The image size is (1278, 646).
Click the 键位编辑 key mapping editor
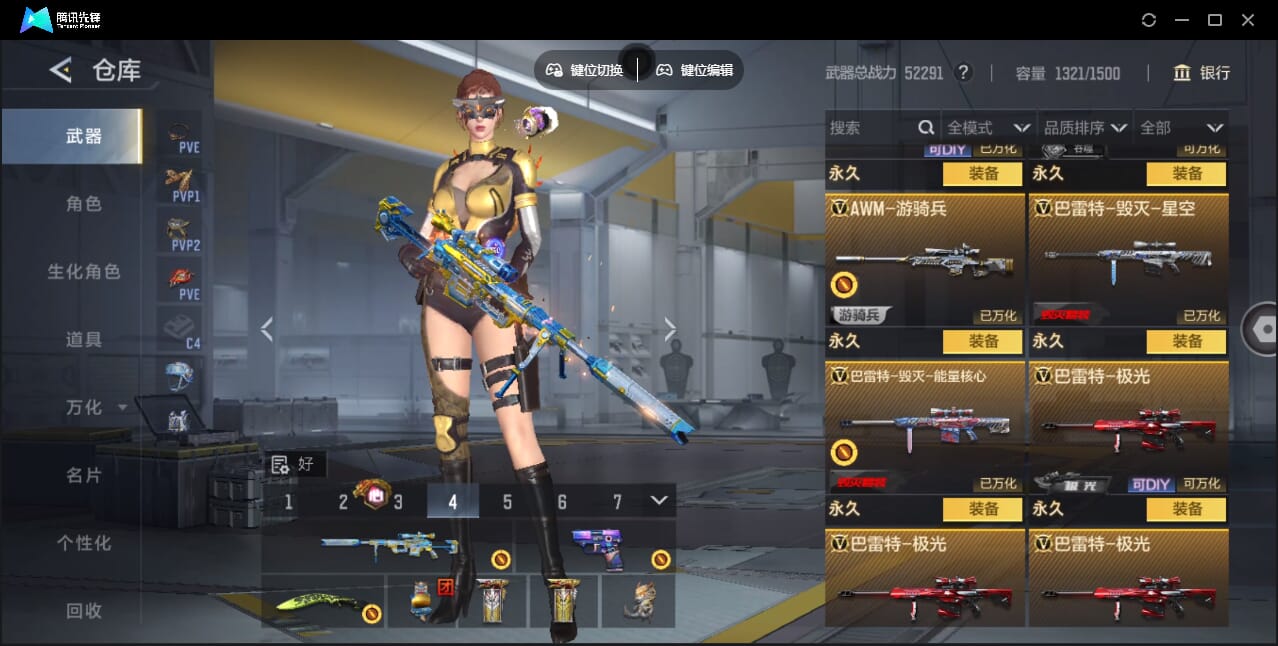pyautogui.click(x=695, y=70)
